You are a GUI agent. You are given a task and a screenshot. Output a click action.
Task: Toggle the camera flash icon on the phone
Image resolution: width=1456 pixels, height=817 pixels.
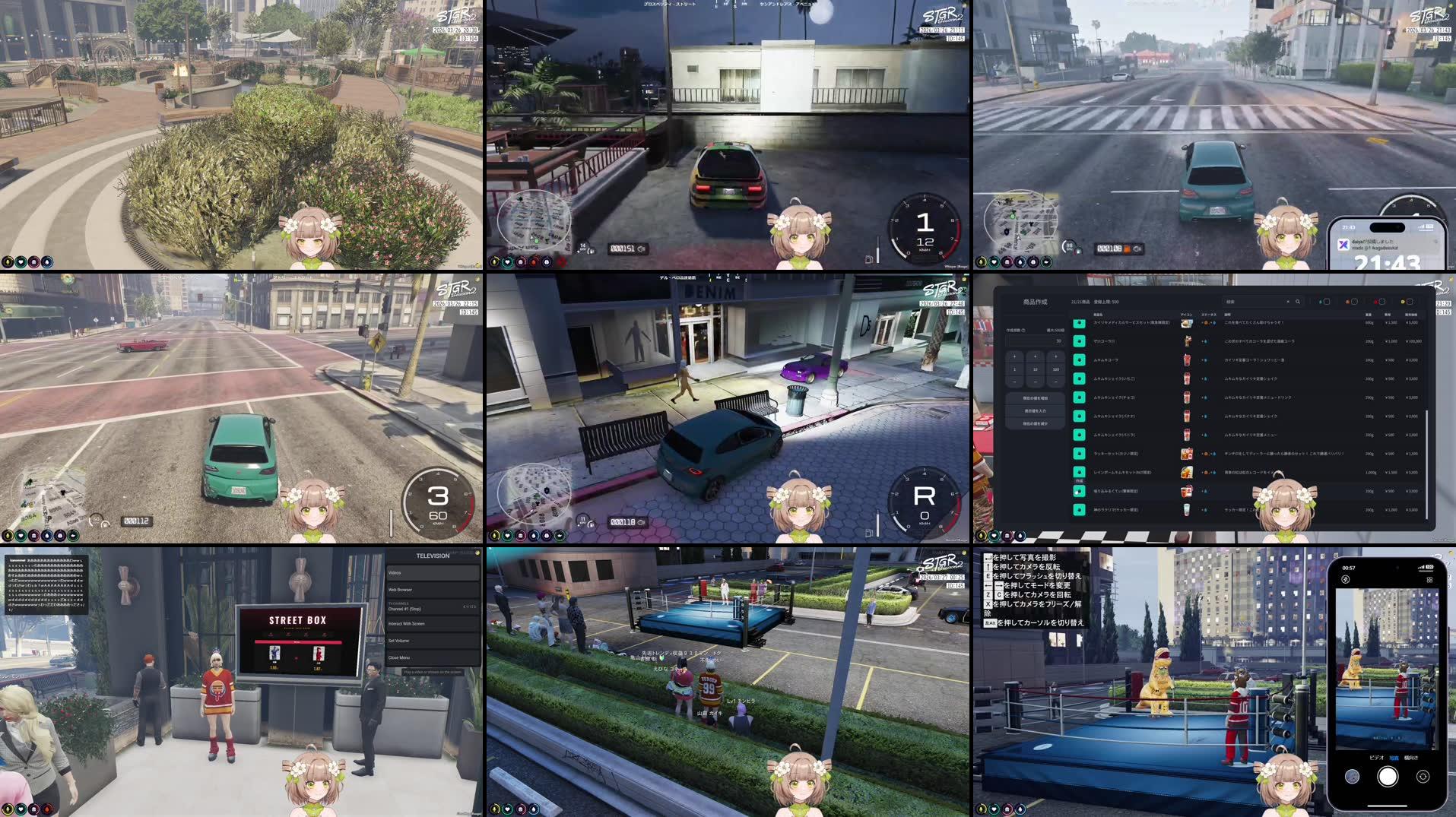tap(1345, 580)
